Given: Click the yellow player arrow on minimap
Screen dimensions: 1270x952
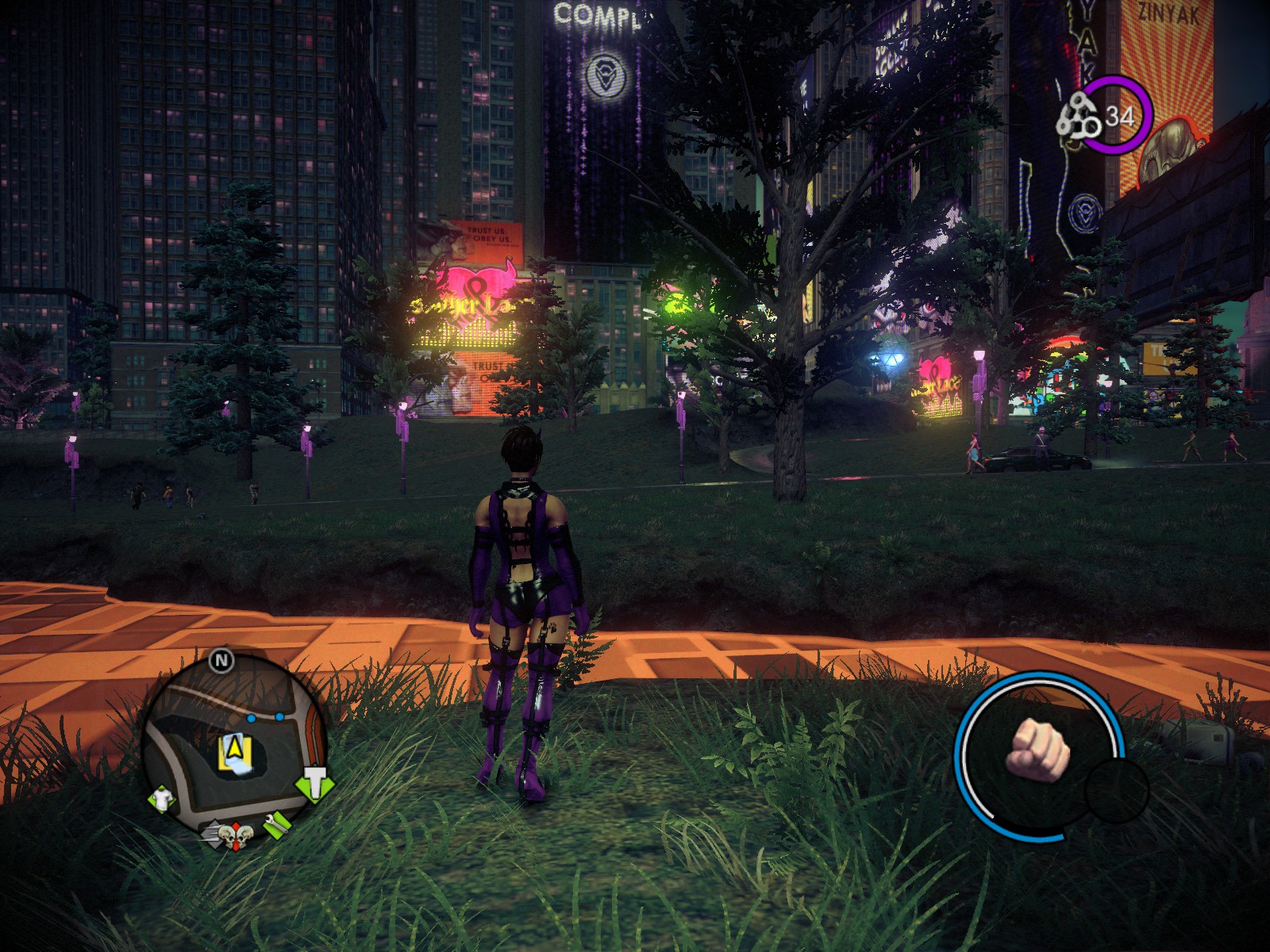Looking at the screenshot, I should coord(234,747).
